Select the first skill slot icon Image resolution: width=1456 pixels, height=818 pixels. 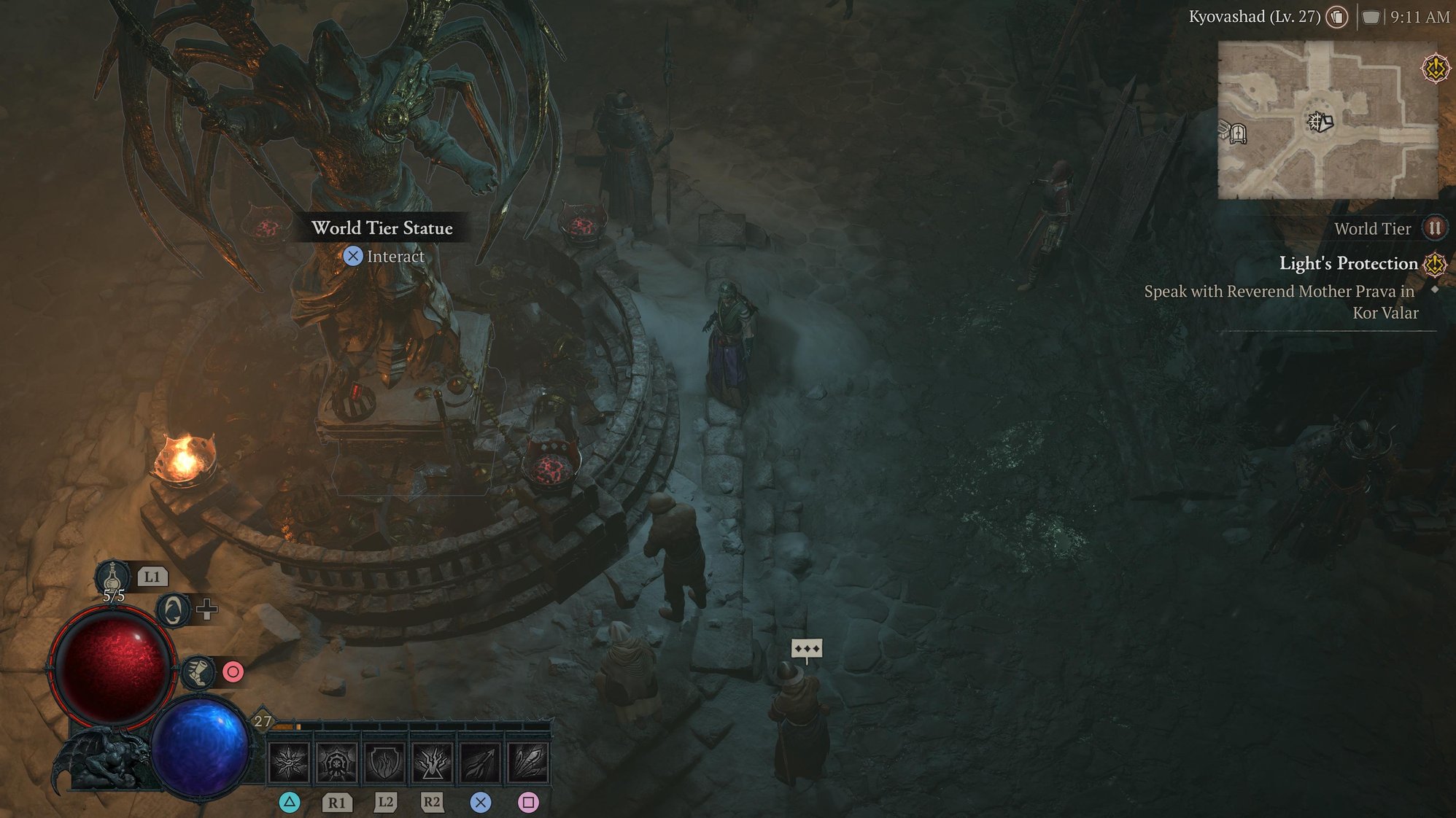click(x=289, y=763)
